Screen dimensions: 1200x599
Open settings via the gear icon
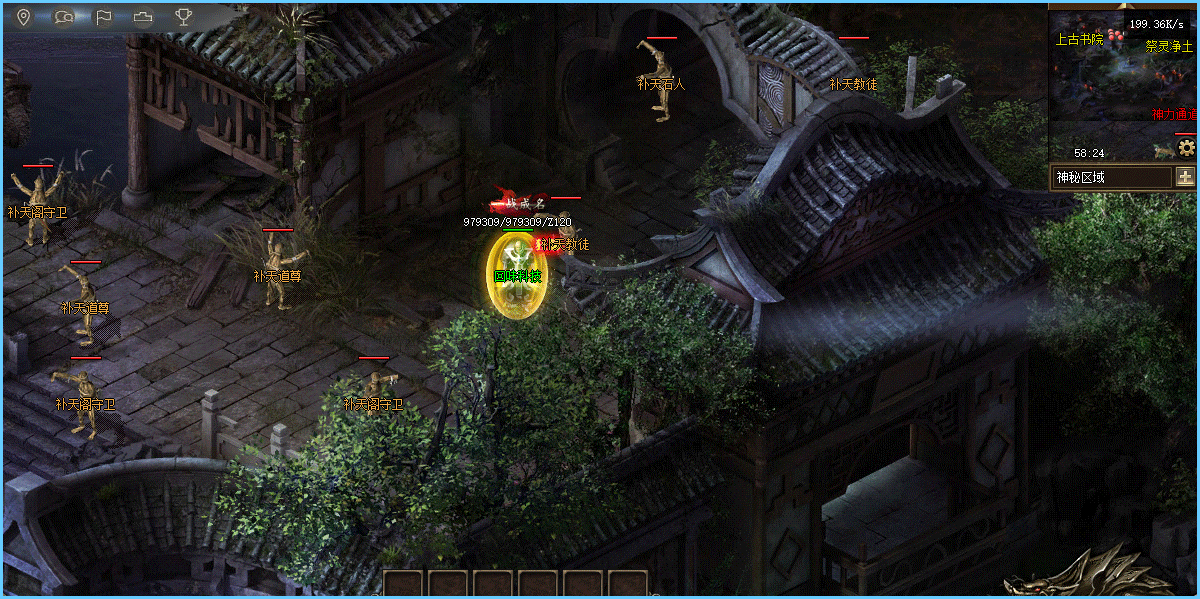click(x=1187, y=148)
